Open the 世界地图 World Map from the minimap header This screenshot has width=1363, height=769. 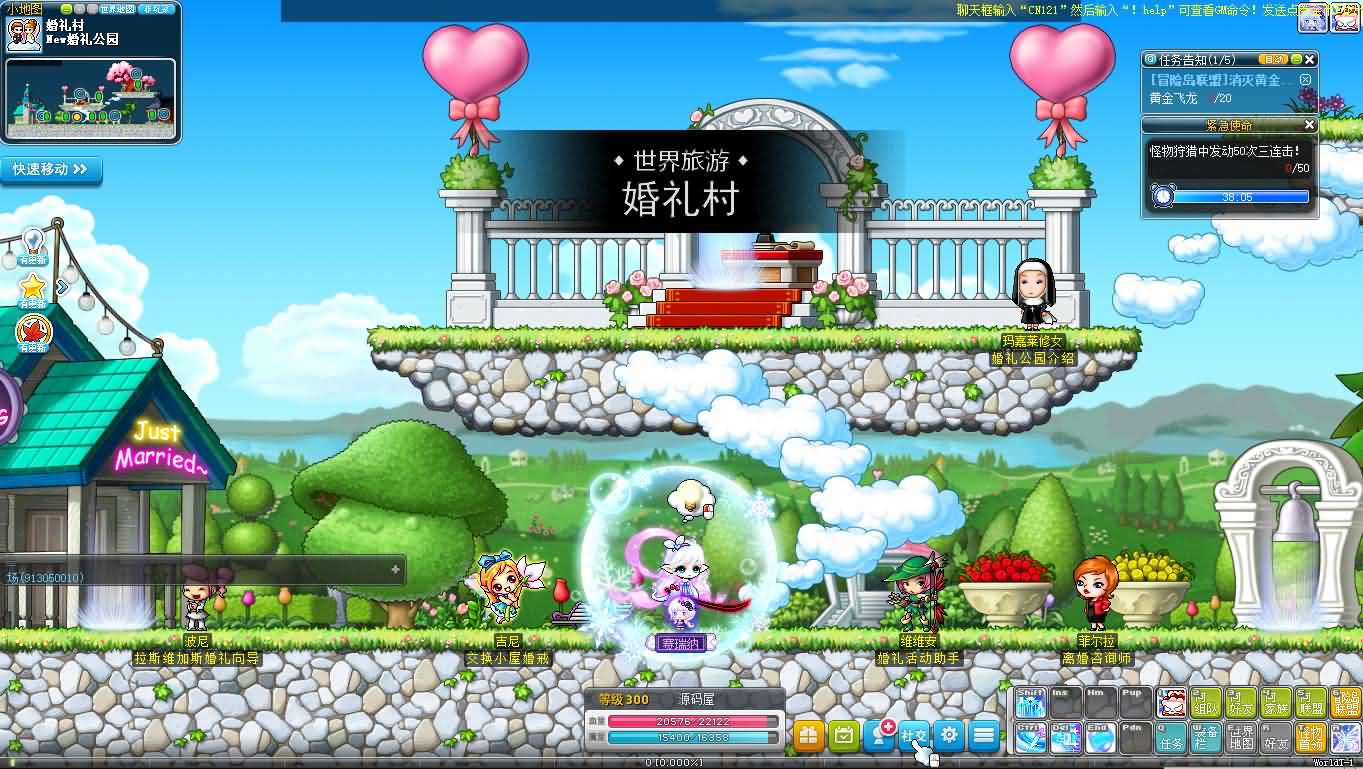point(117,9)
